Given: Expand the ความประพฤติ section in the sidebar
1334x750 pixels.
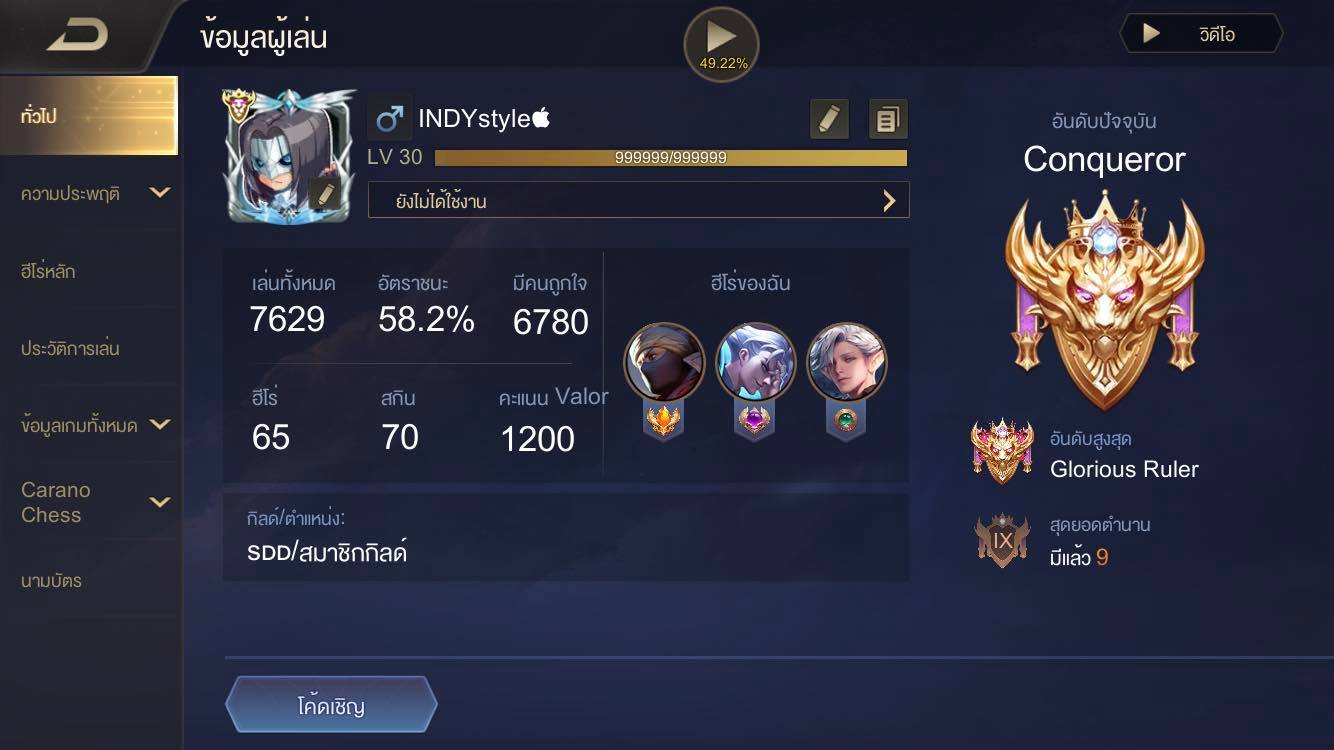Looking at the screenshot, I should click(x=90, y=193).
